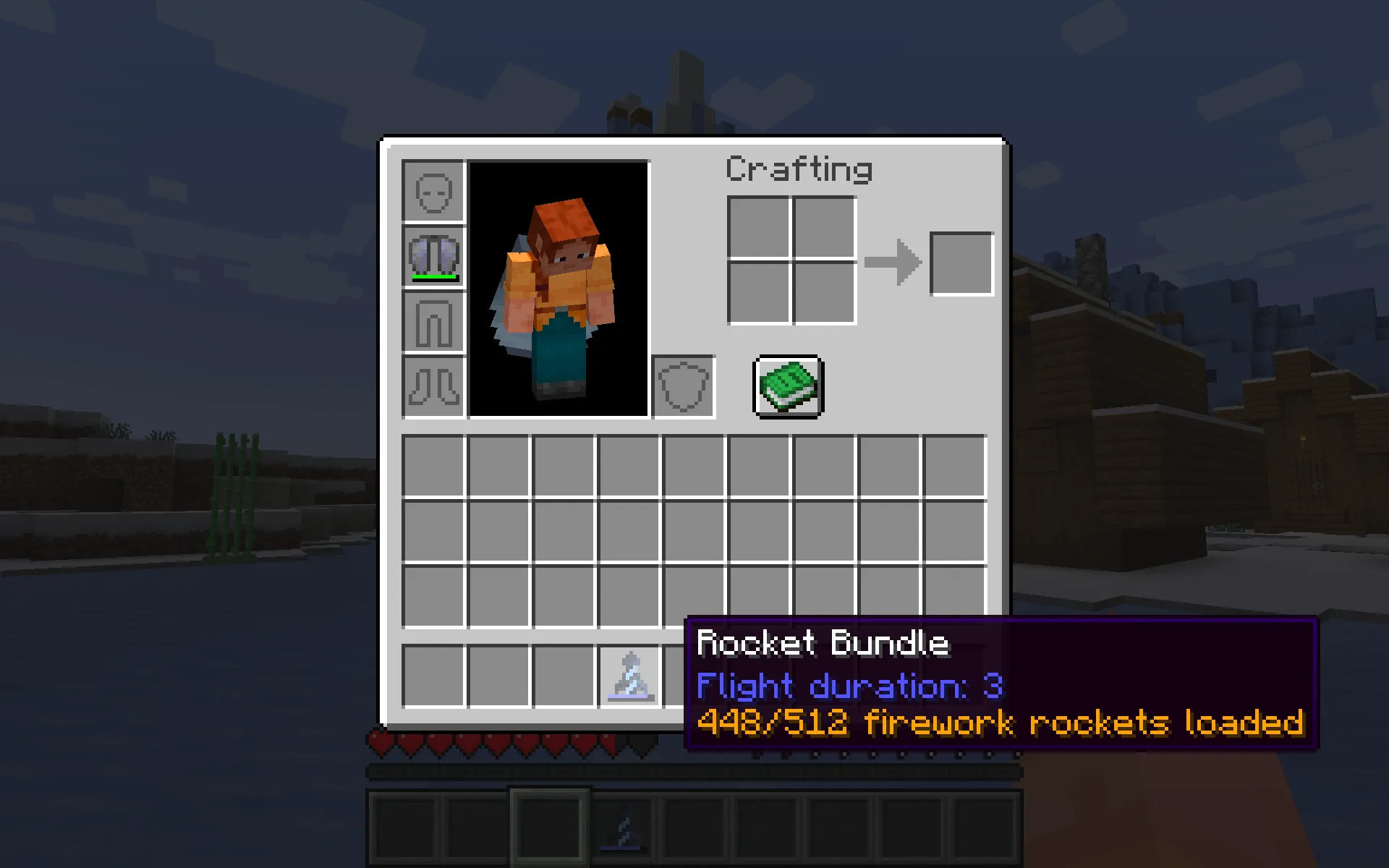Click the green durability bar under the elytra

coord(433,276)
